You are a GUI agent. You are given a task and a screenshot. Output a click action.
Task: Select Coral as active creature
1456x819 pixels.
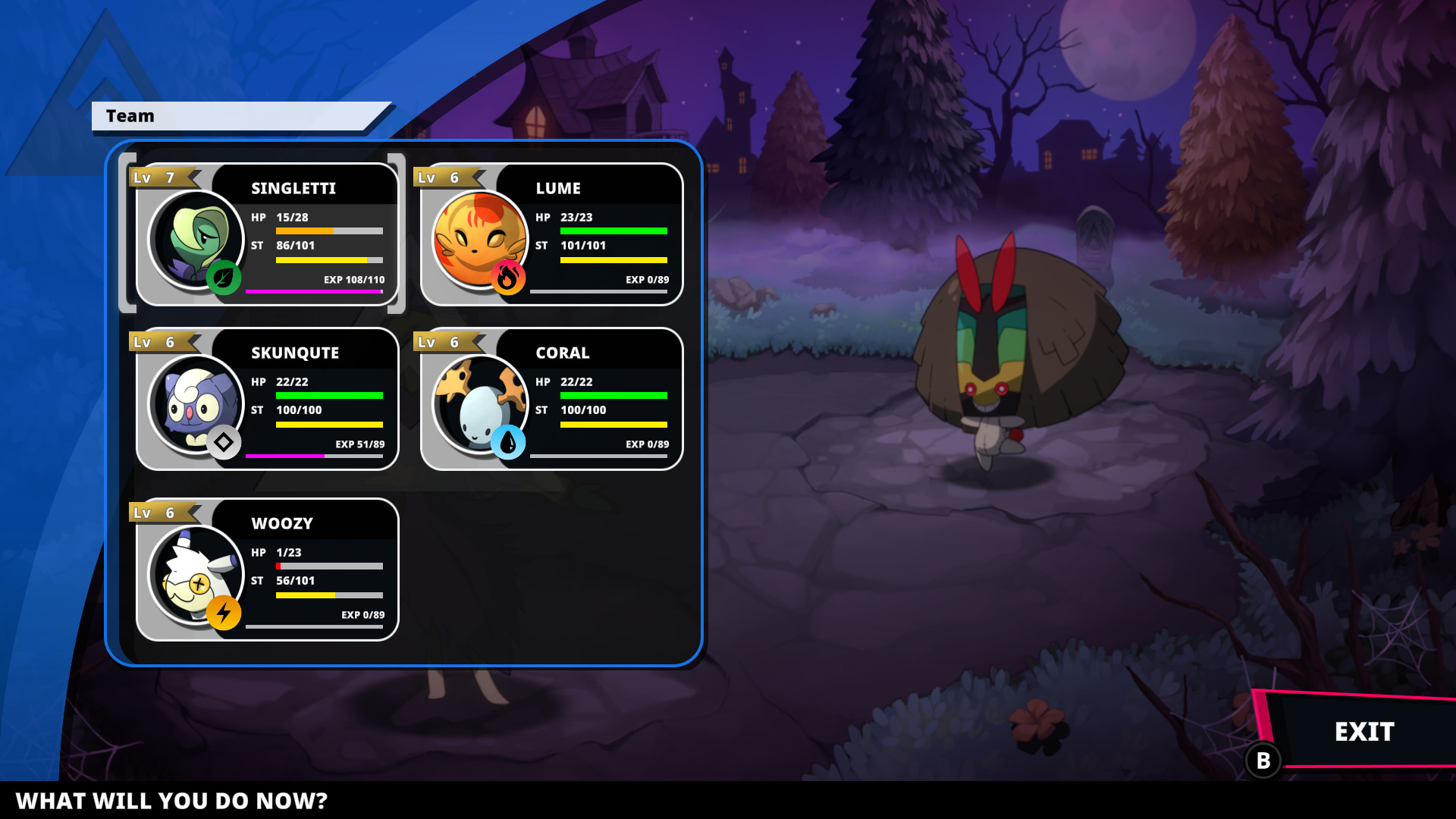(550, 398)
